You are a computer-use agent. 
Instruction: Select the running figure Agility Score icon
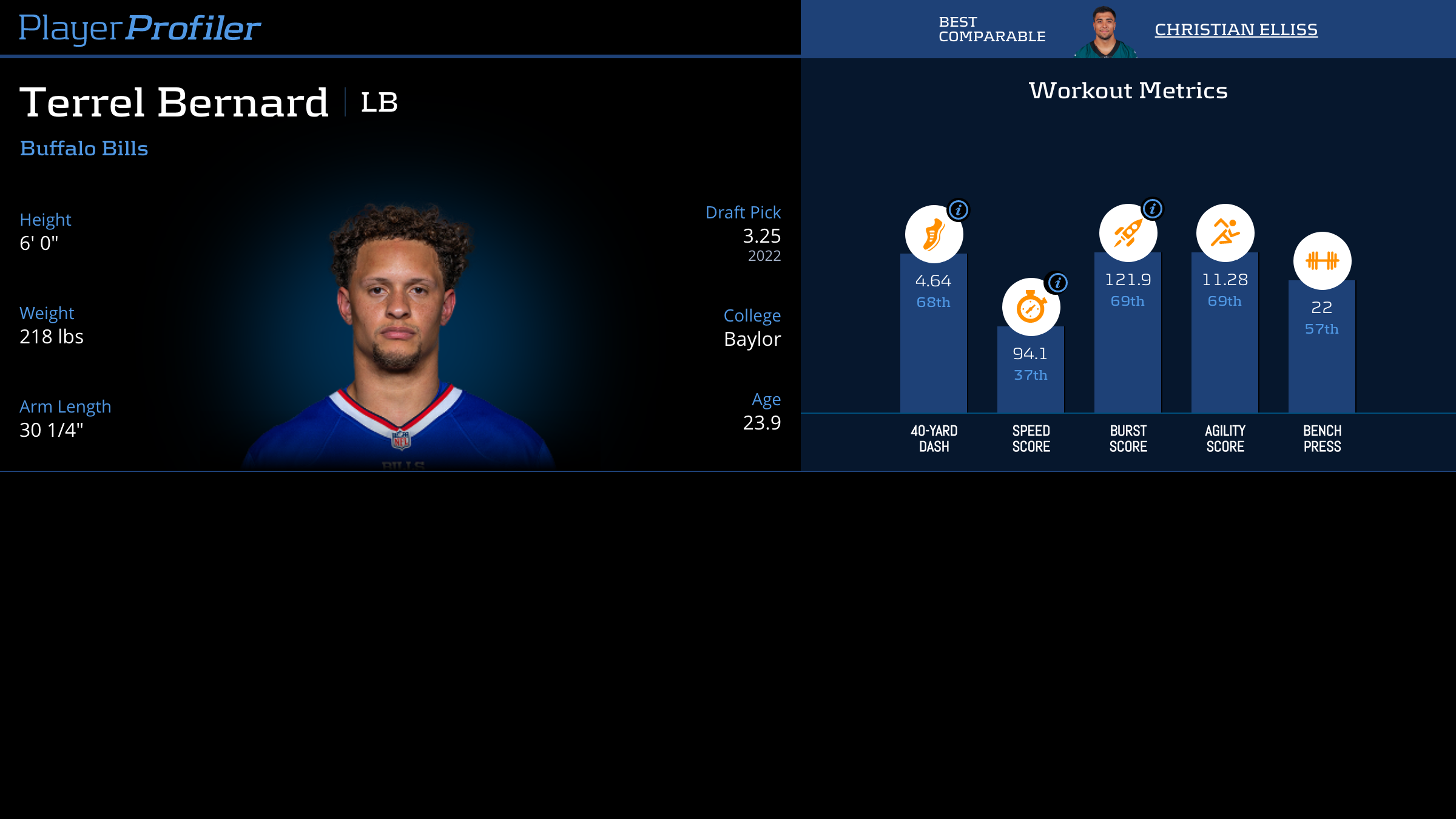click(1224, 232)
